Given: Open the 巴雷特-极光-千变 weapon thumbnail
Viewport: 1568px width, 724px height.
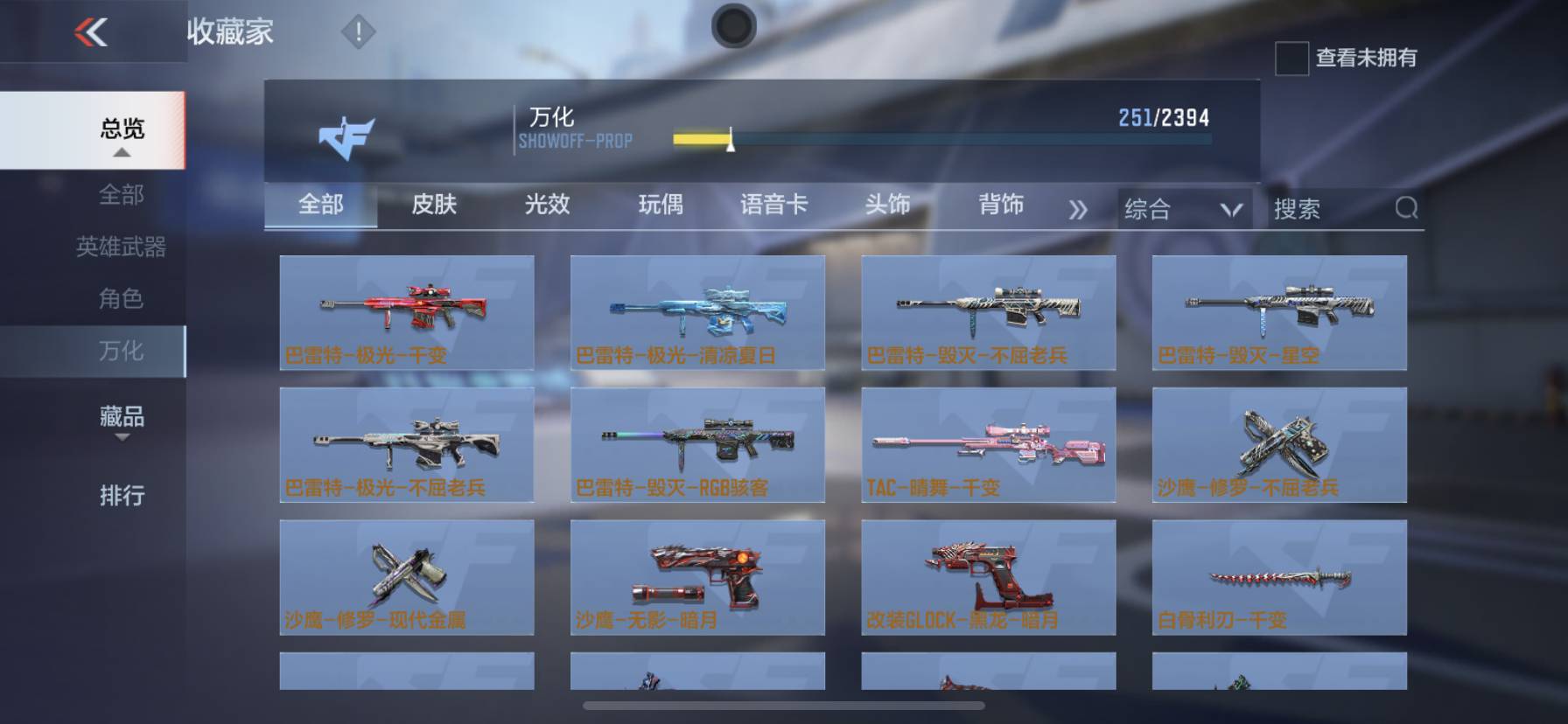Looking at the screenshot, I should click(x=407, y=313).
